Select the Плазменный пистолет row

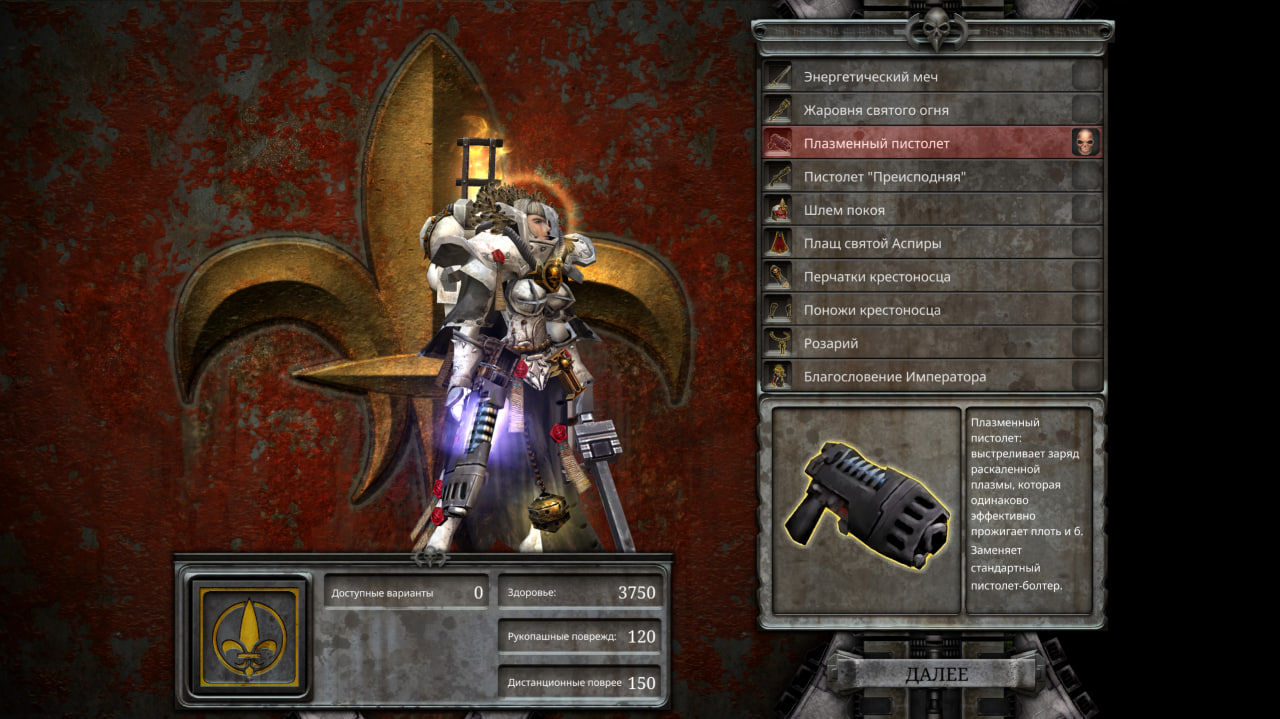point(915,143)
